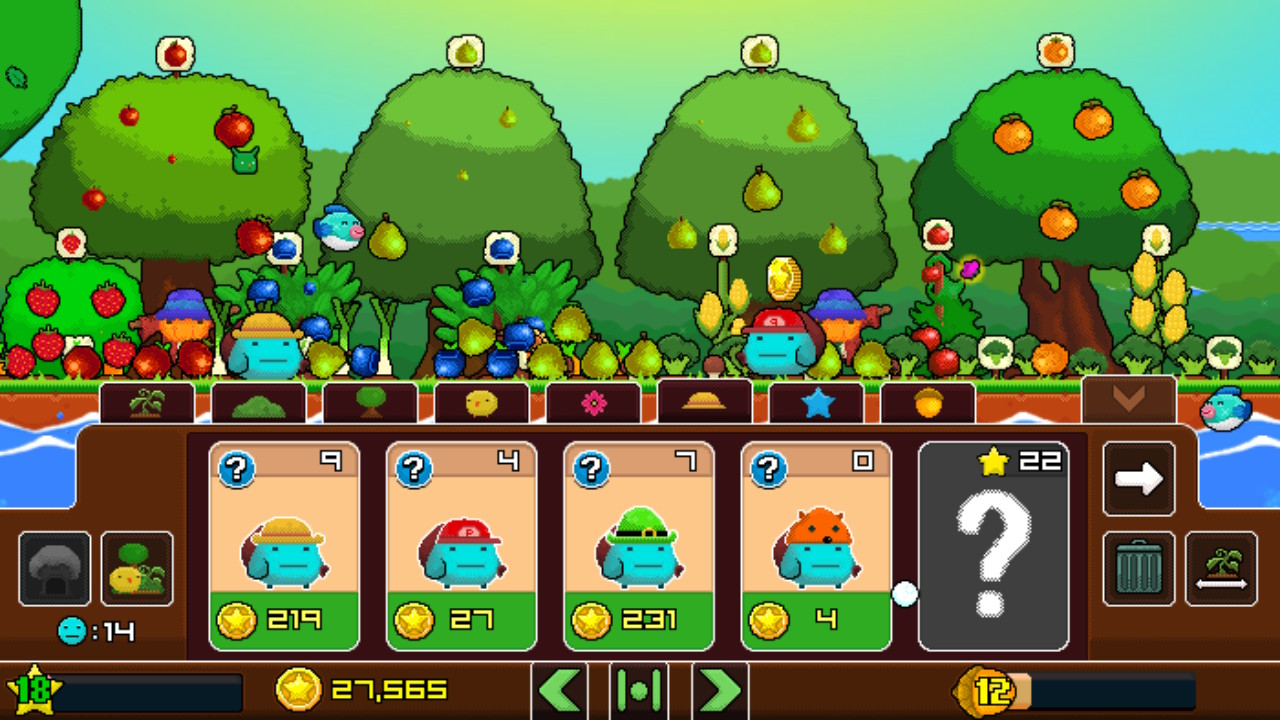This screenshot has height=720, width=1280.
Task: Choose the red cap helper card
Action: click(x=461, y=546)
